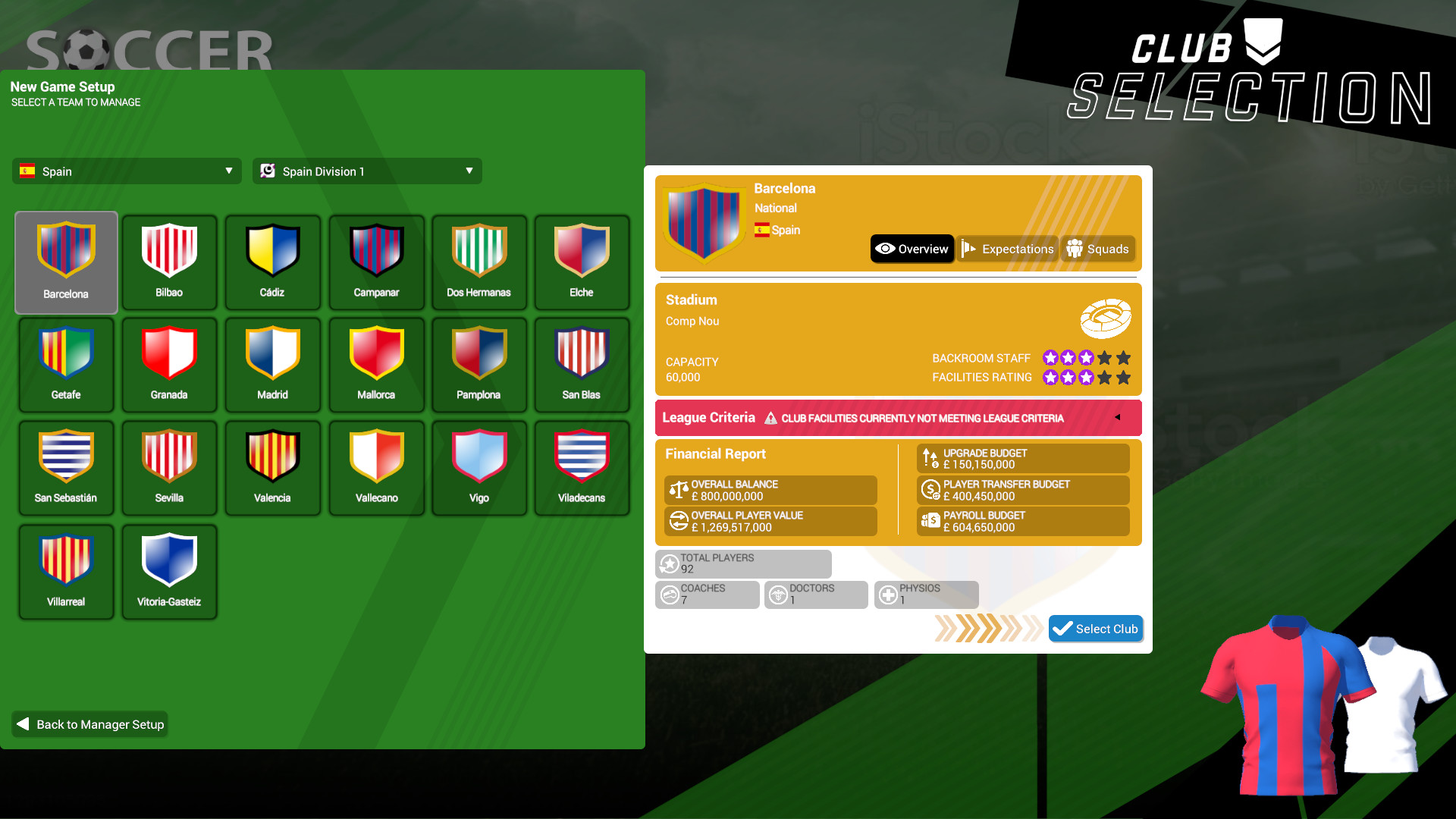Go Back to Manager Setup
Image resolution: width=1456 pixels, height=819 pixels.
coord(89,724)
